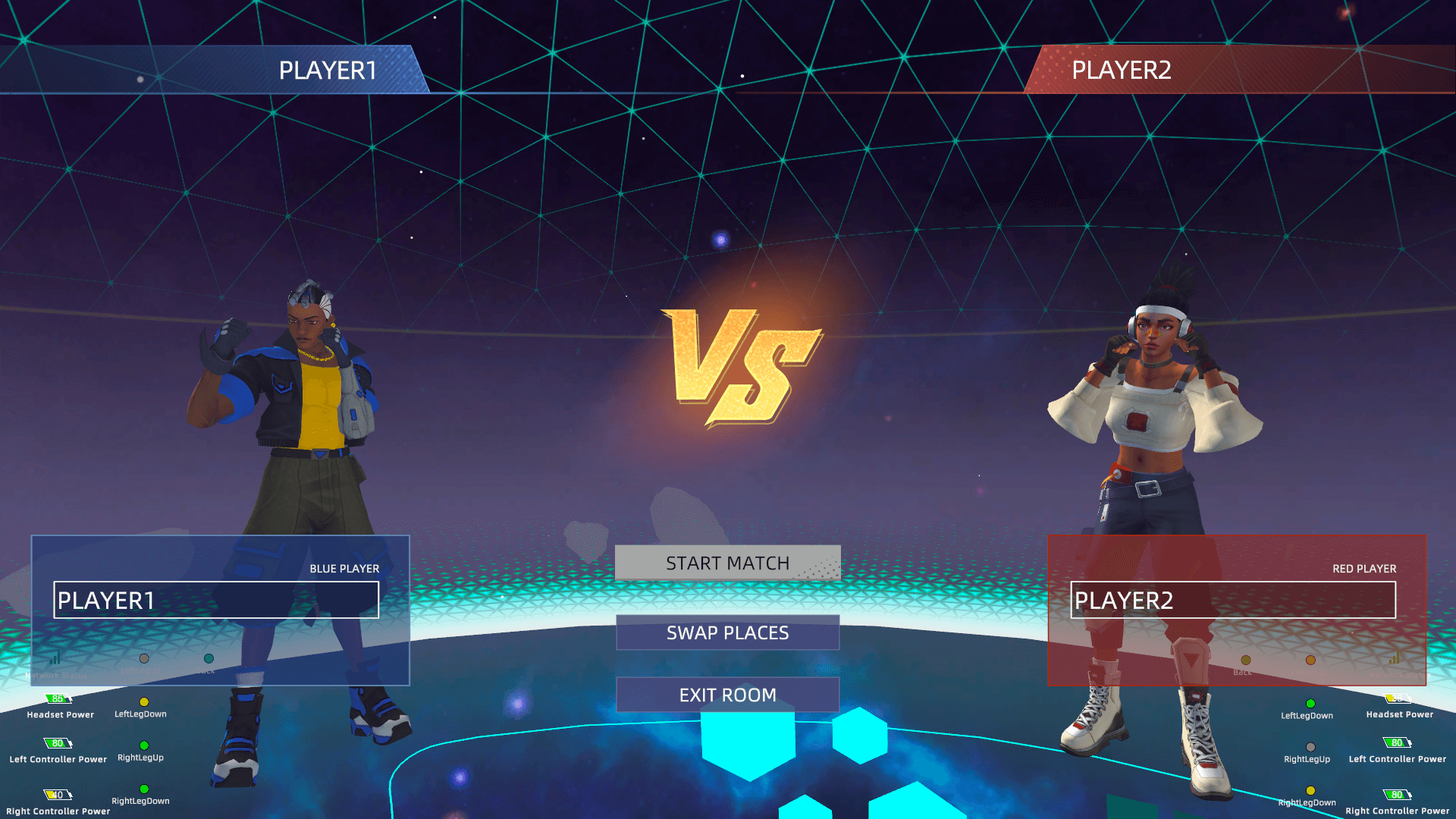Screen dimensions: 1456x819
Task: Start the match
Action: click(727, 563)
